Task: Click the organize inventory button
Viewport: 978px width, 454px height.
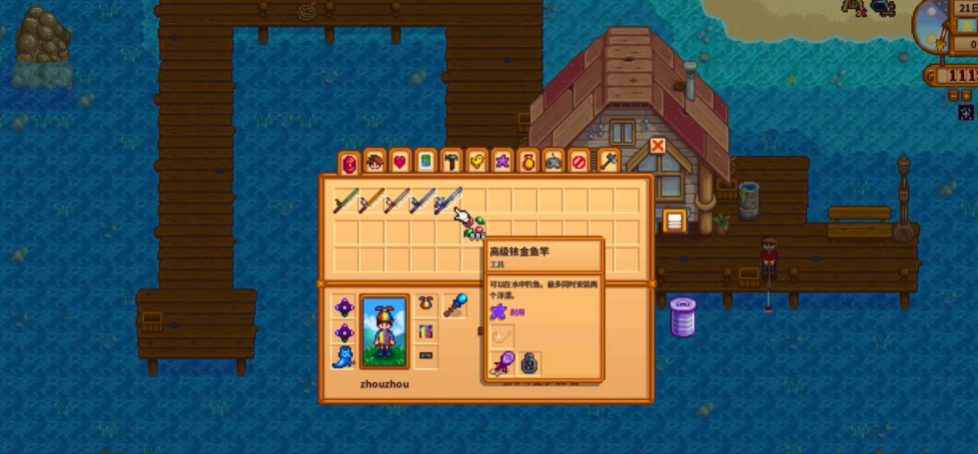Action: pos(674,221)
